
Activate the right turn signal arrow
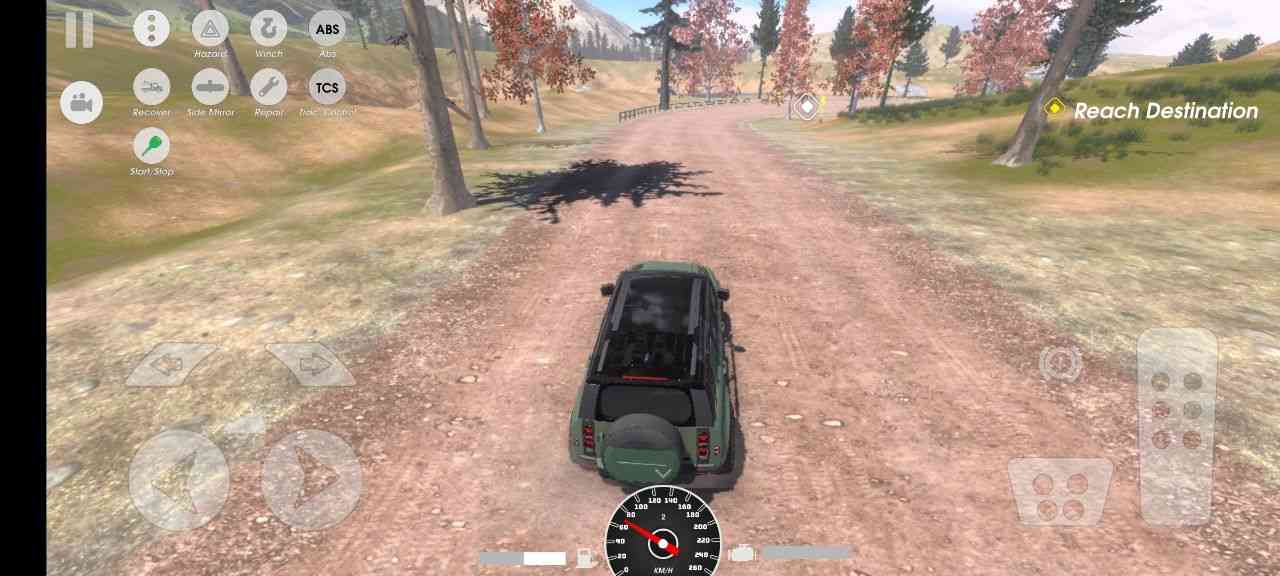310,365
